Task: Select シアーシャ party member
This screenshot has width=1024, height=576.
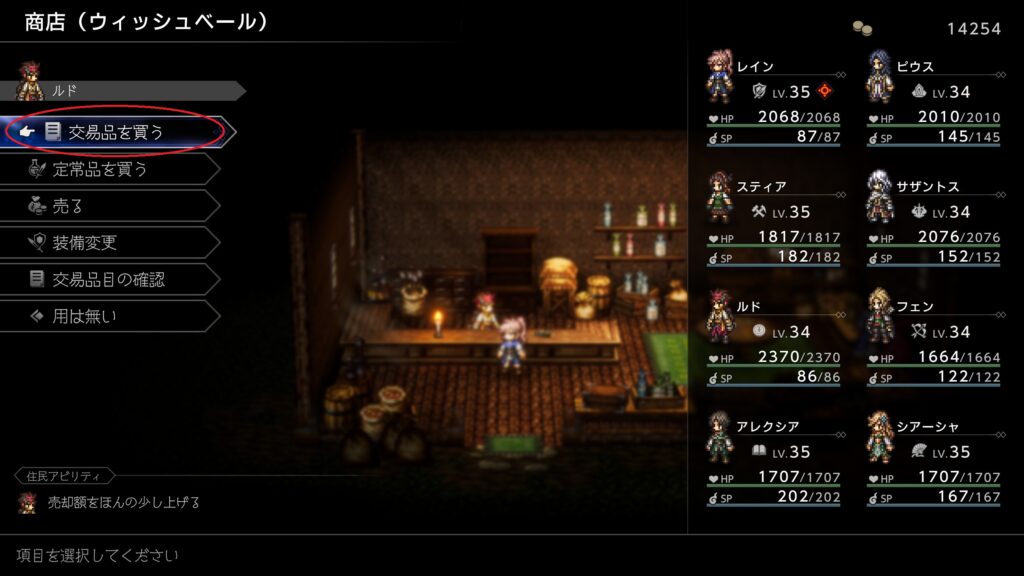Action: [x=933, y=457]
